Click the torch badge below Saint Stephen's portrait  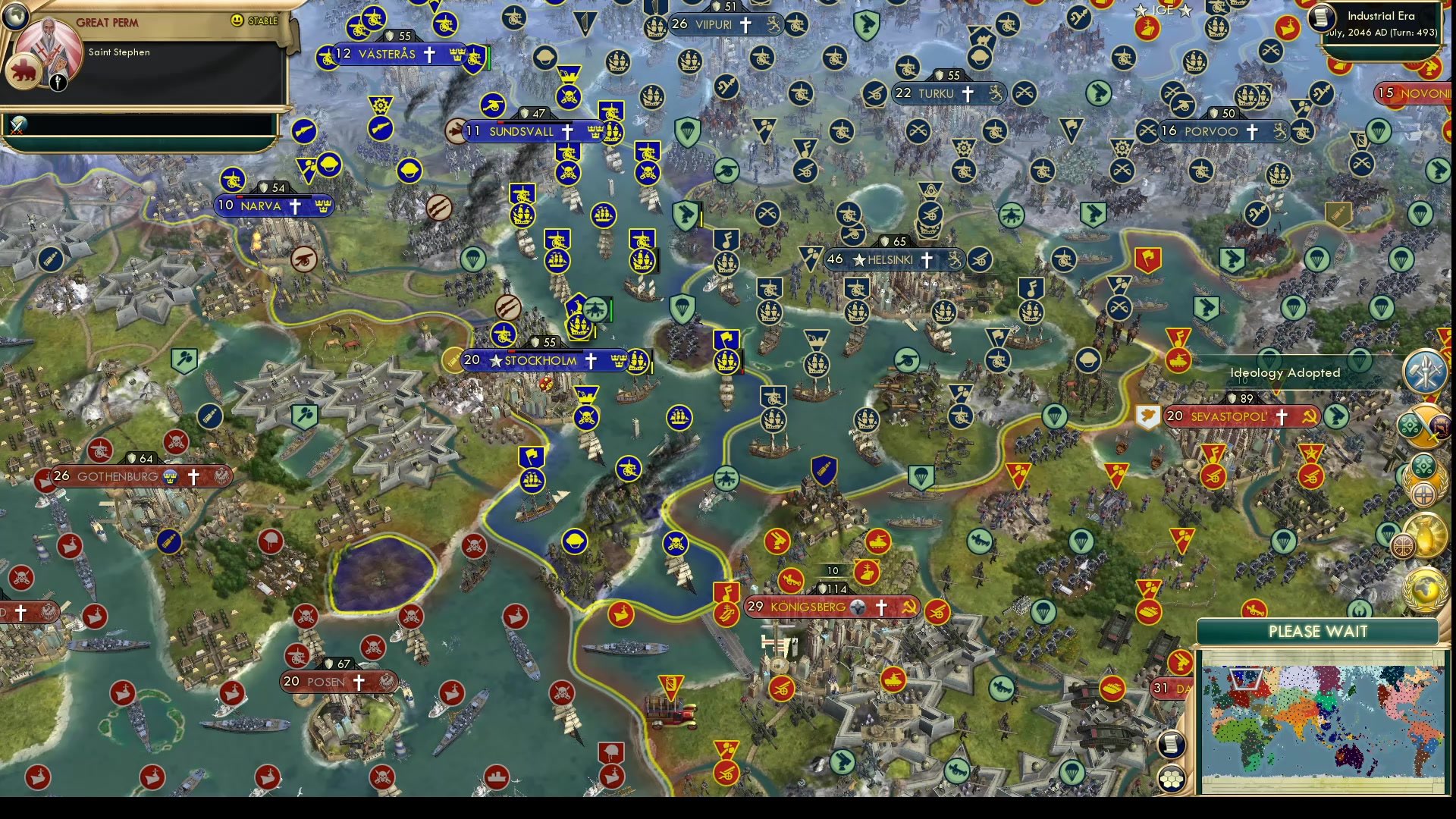tap(56, 83)
